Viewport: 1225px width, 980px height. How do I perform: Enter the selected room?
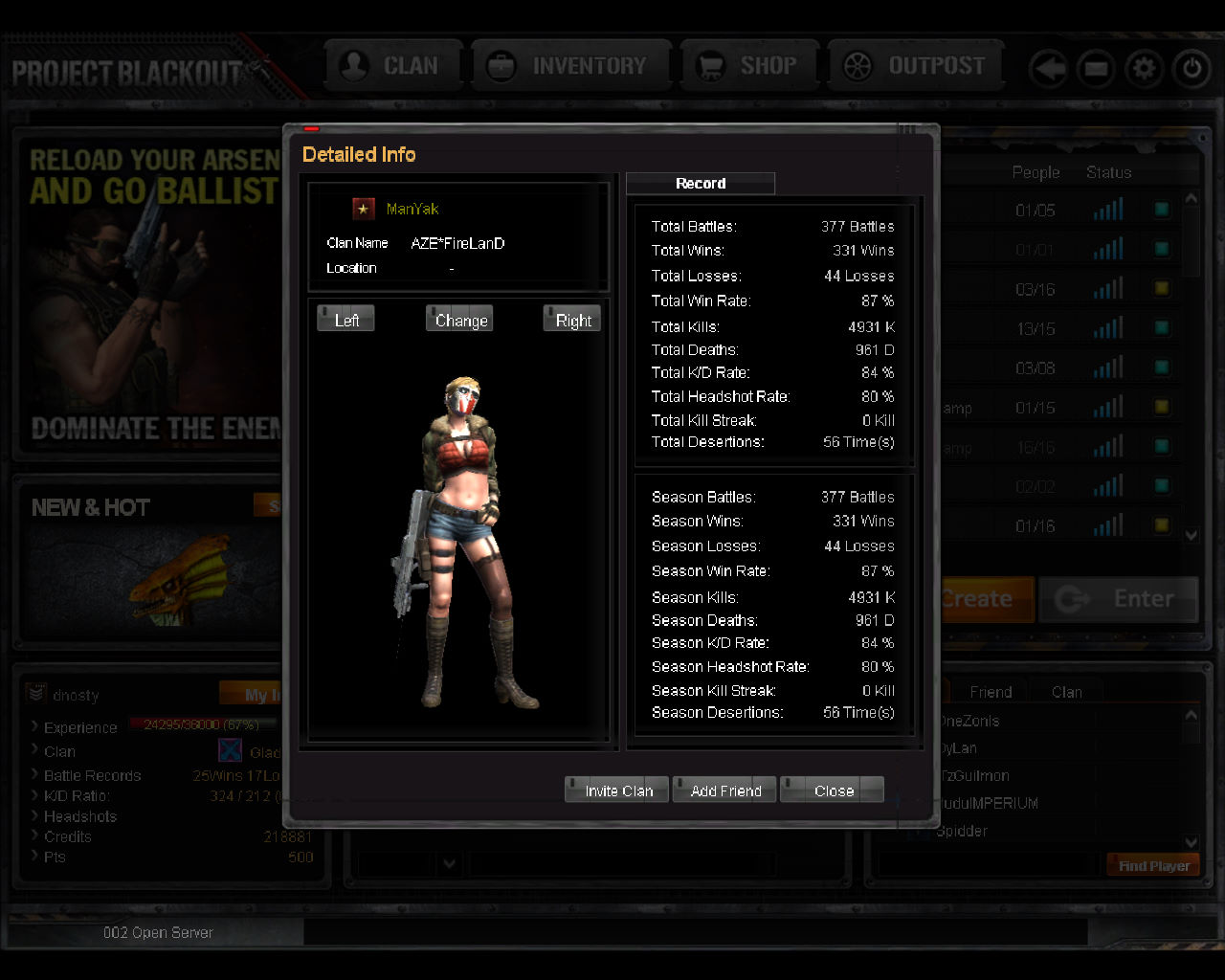1120,599
